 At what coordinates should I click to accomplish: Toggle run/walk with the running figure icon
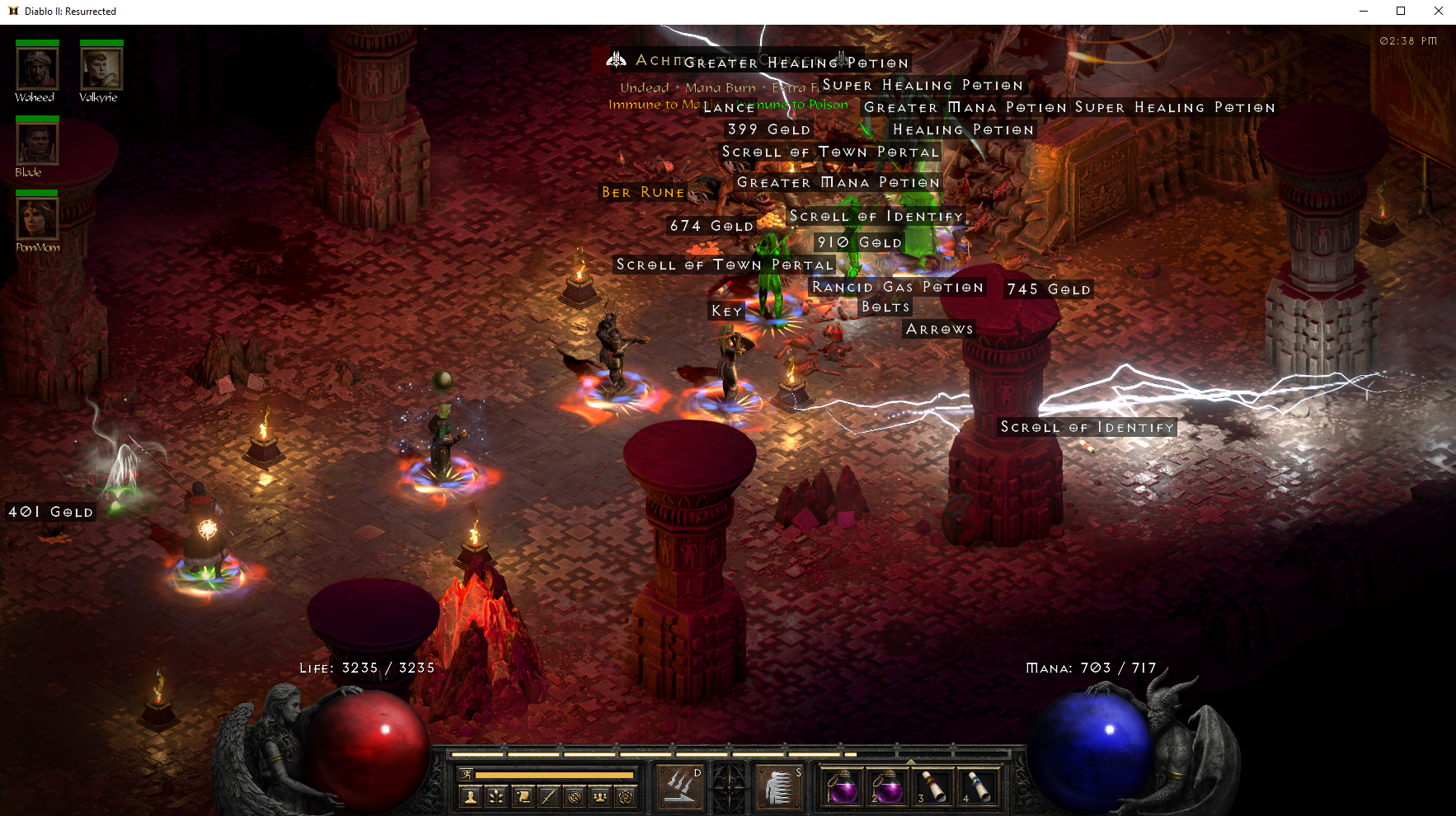(x=465, y=775)
